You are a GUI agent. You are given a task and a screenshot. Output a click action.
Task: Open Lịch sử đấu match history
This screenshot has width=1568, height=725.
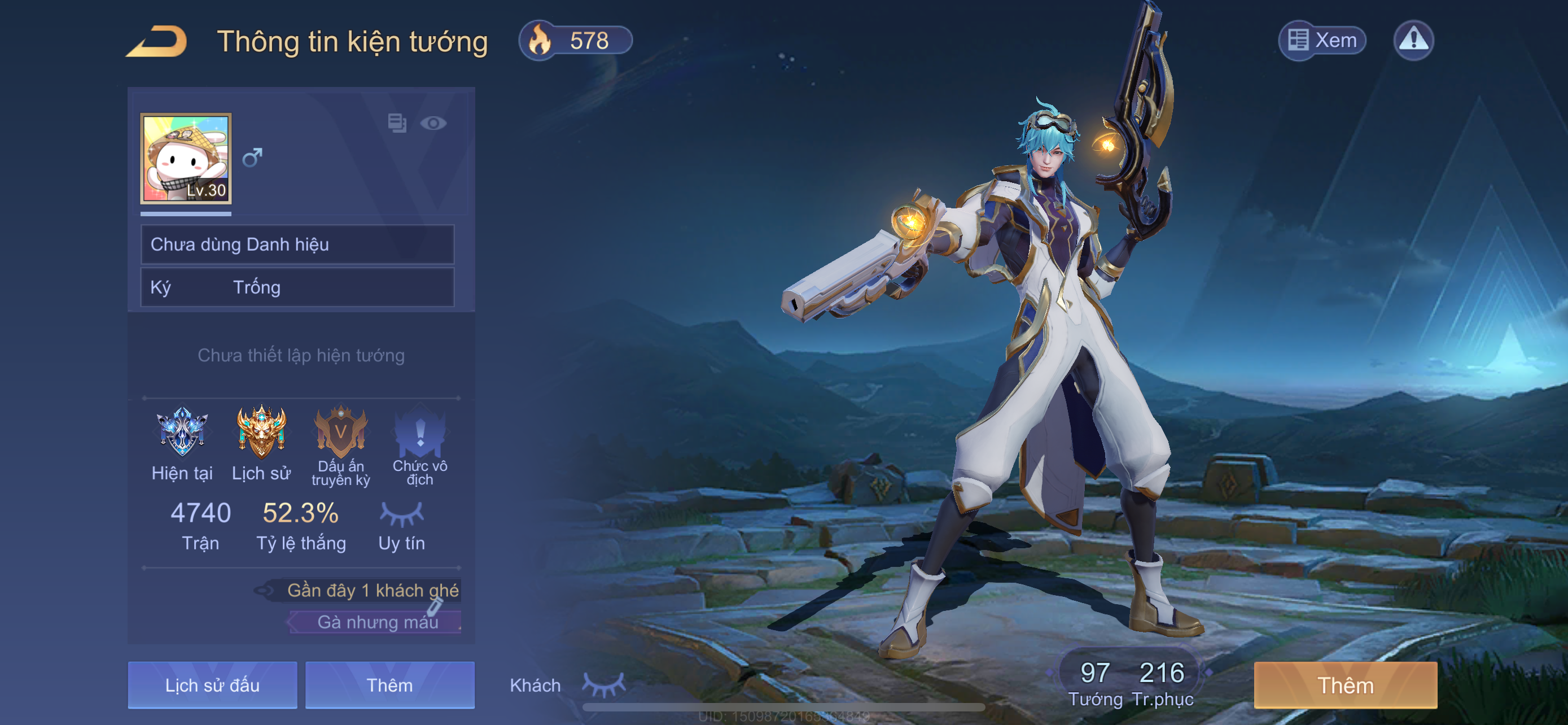click(212, 685)
